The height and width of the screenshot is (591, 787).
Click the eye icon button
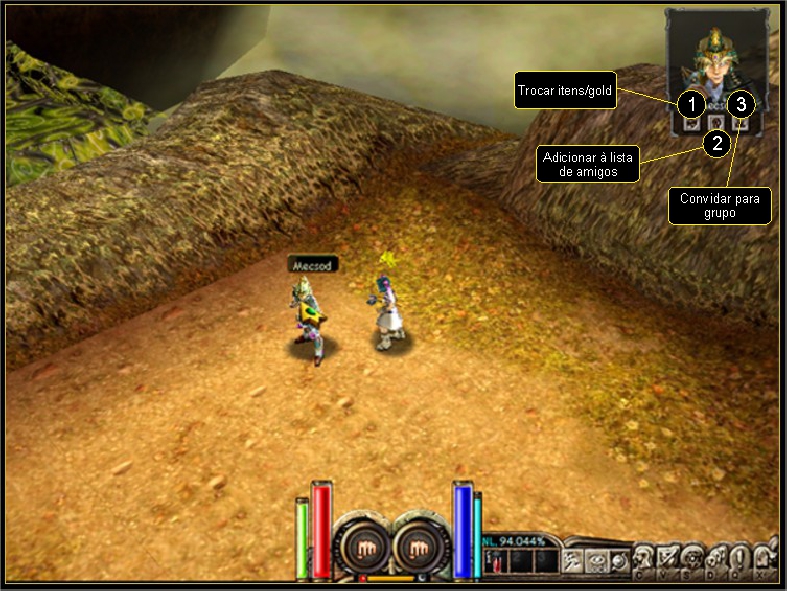597,560
